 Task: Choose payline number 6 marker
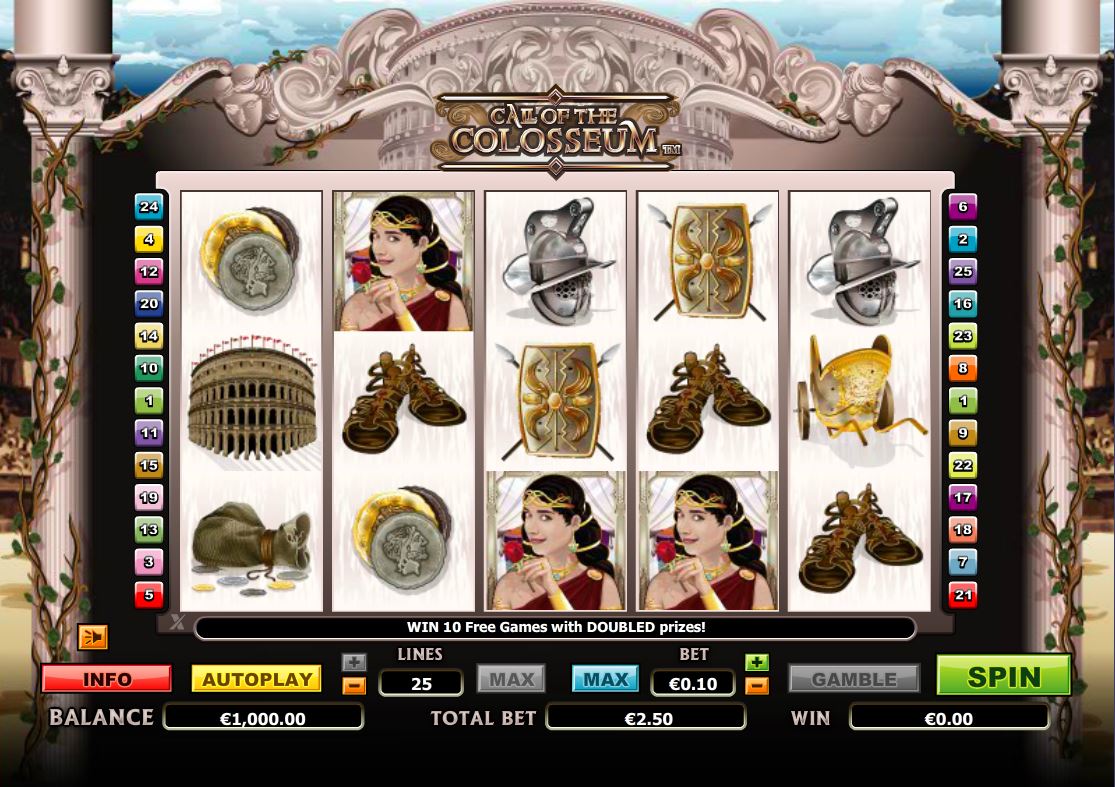[x=963, y=207]
